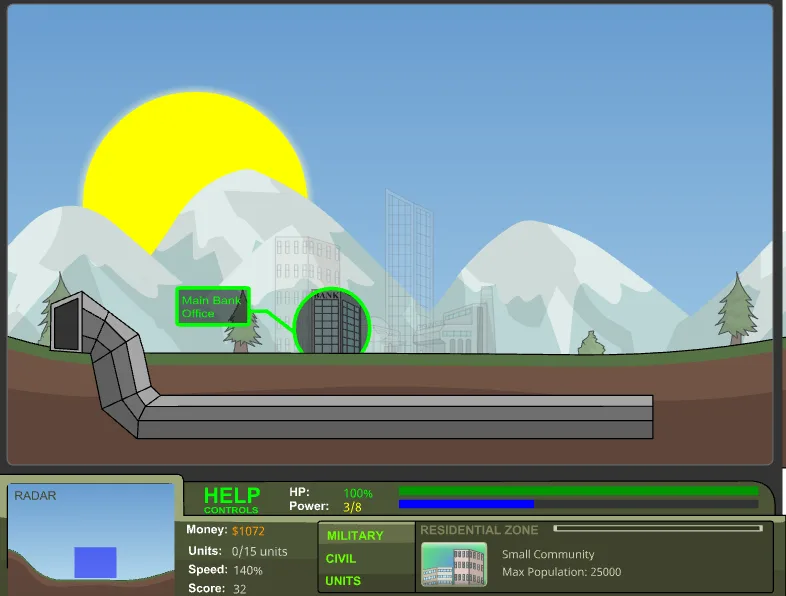Switch to the MILITARY build tab
Viewport: 786px width, 596px height.
point(355,536)
